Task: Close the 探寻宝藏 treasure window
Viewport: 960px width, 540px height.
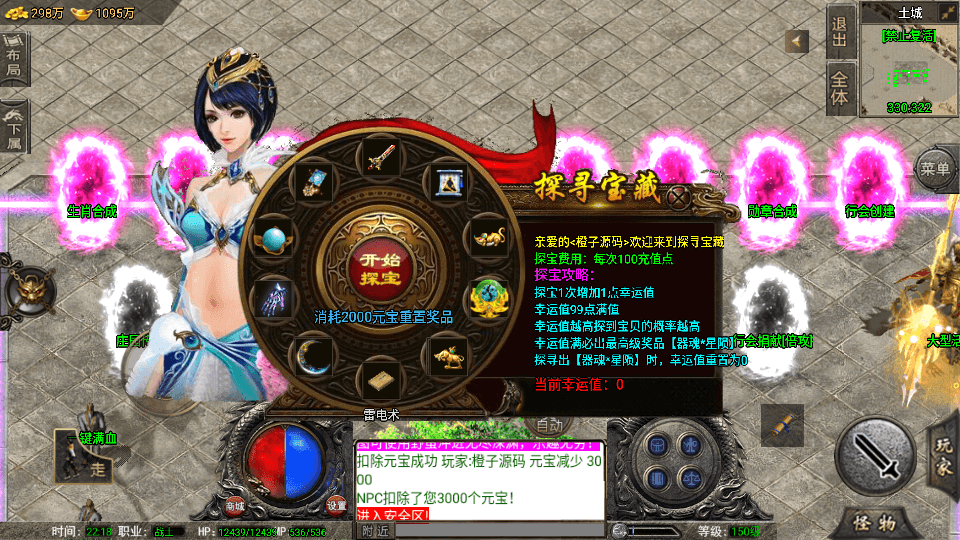Action: (679, 196)
